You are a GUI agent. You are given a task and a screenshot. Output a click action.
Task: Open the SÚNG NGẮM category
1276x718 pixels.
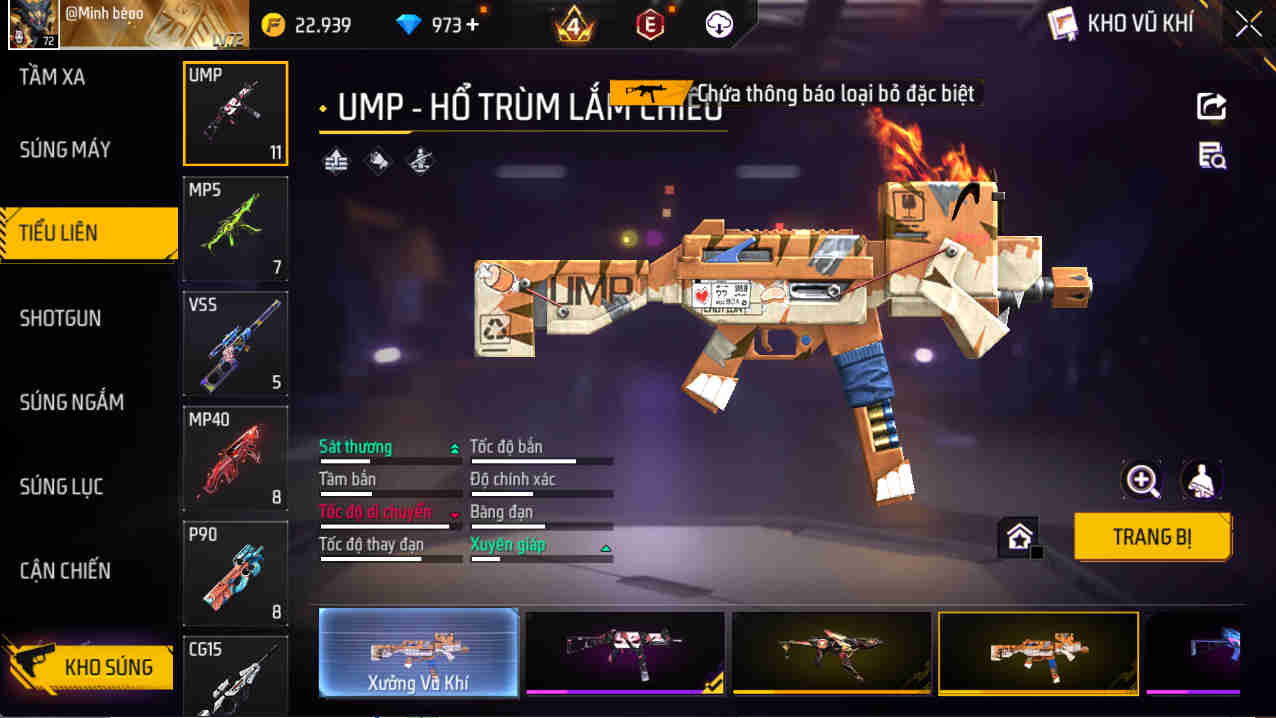[x=72, y=402]
